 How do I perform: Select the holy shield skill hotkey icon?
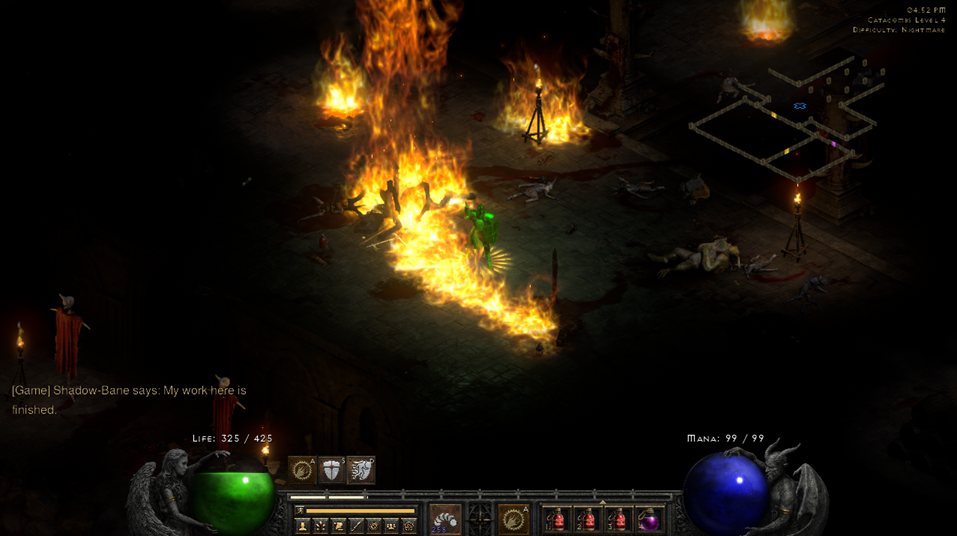click(x=331, y=470)
